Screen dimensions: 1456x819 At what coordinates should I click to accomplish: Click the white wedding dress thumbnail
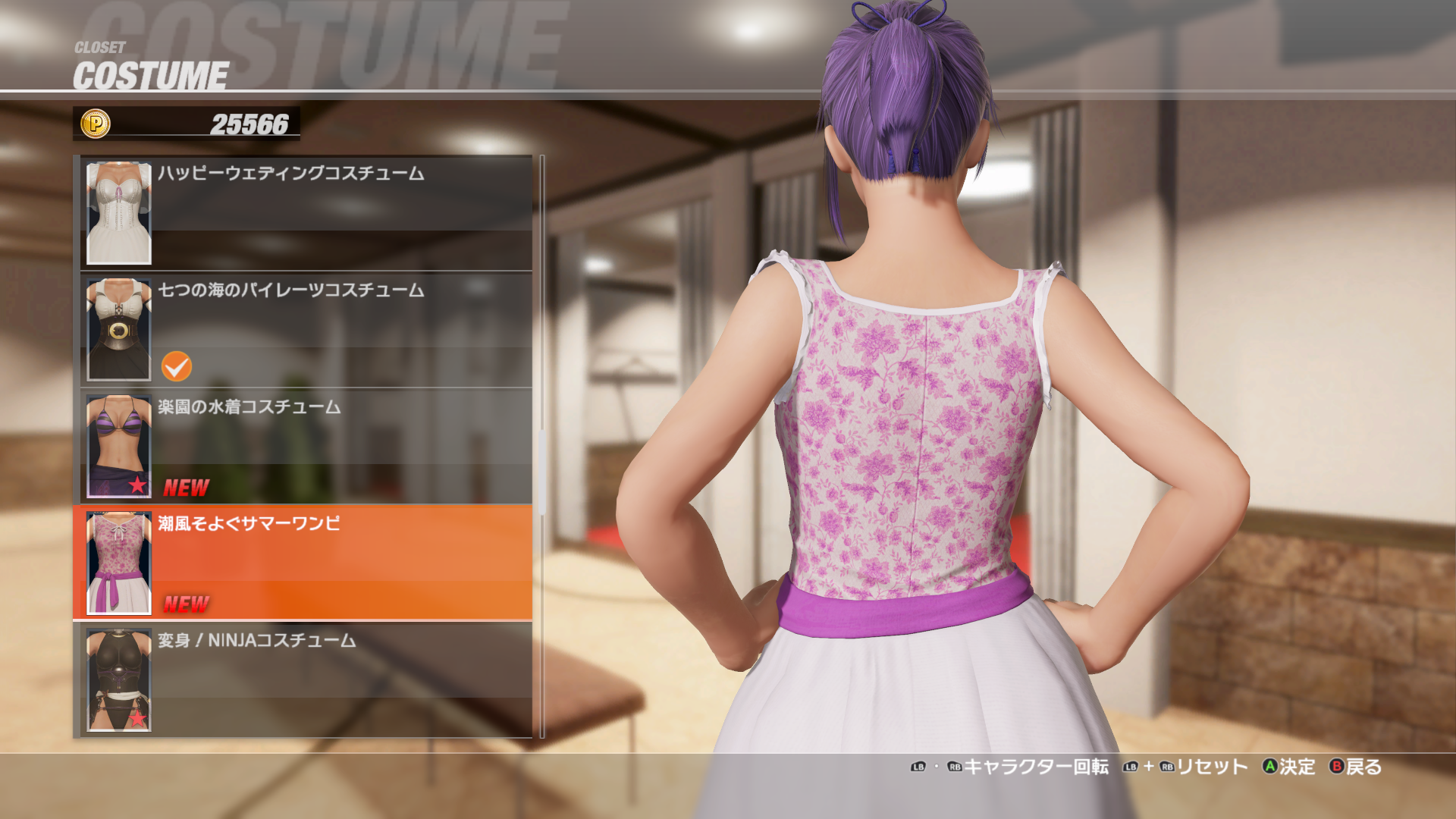(119, 213)
